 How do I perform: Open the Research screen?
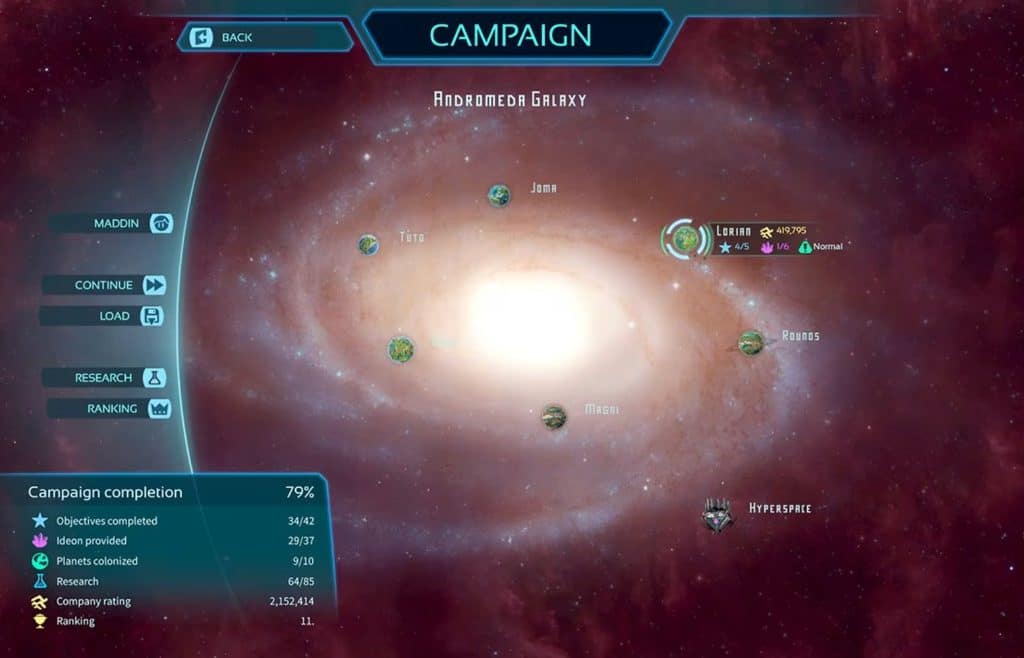click(x=103, y=378)
